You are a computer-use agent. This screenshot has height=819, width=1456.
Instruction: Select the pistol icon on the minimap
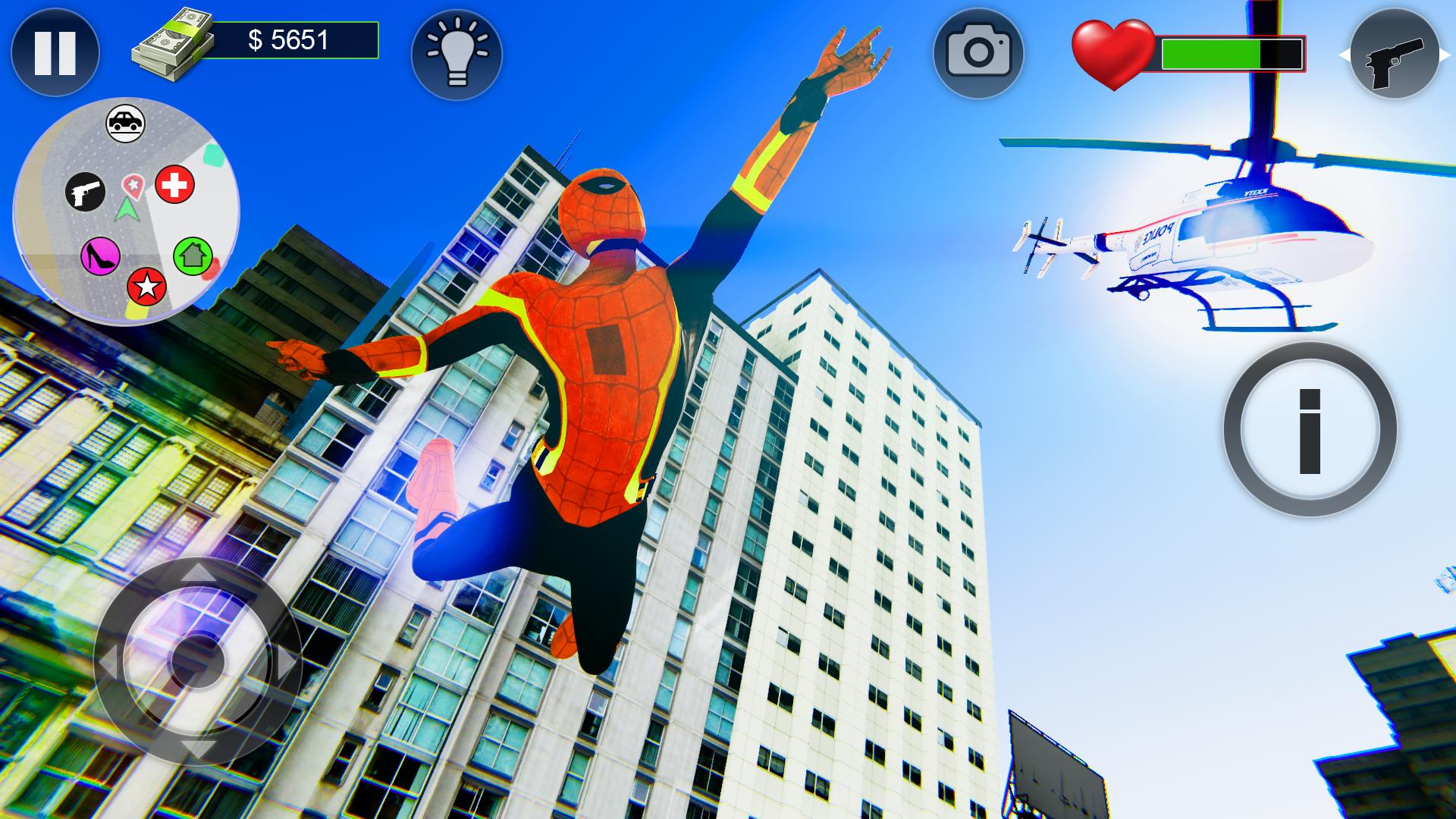tap(86, 191)
